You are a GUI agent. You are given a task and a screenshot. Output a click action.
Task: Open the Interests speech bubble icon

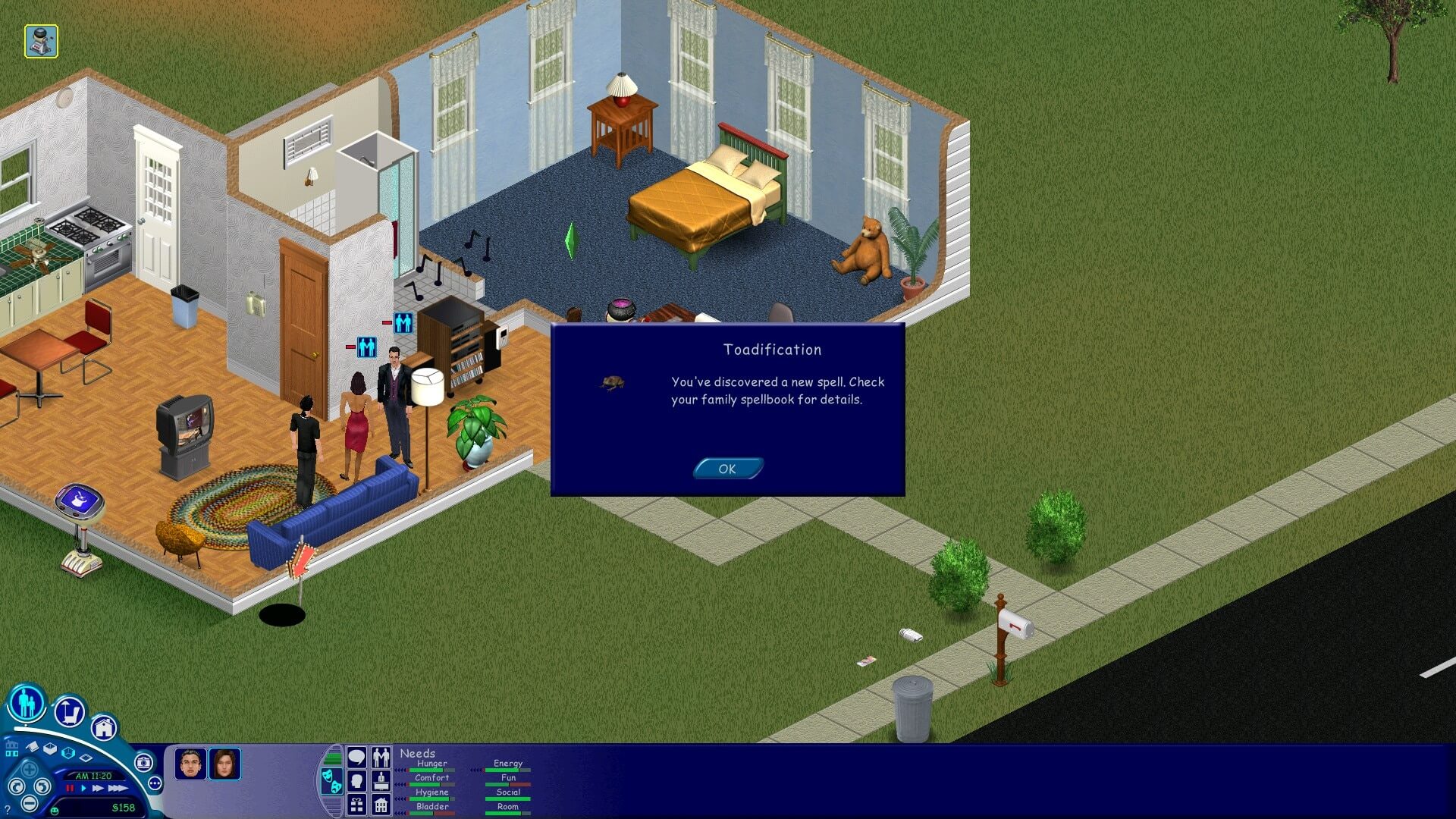[x=356, y=756]
